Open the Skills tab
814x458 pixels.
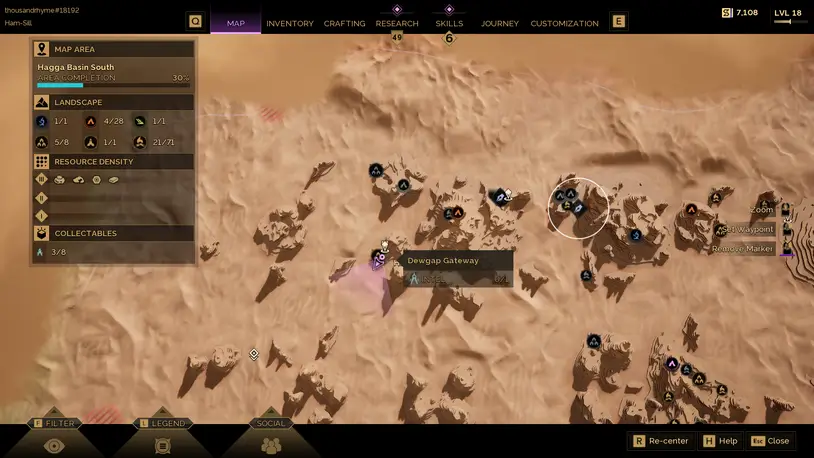pos(449,23)
